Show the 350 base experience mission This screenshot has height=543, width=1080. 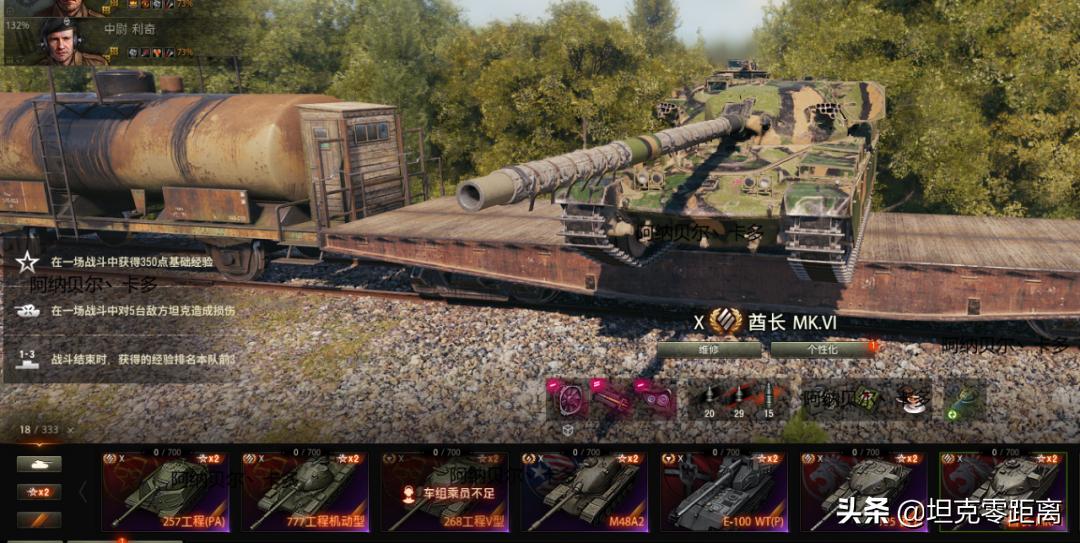click(x=130, y=262)
